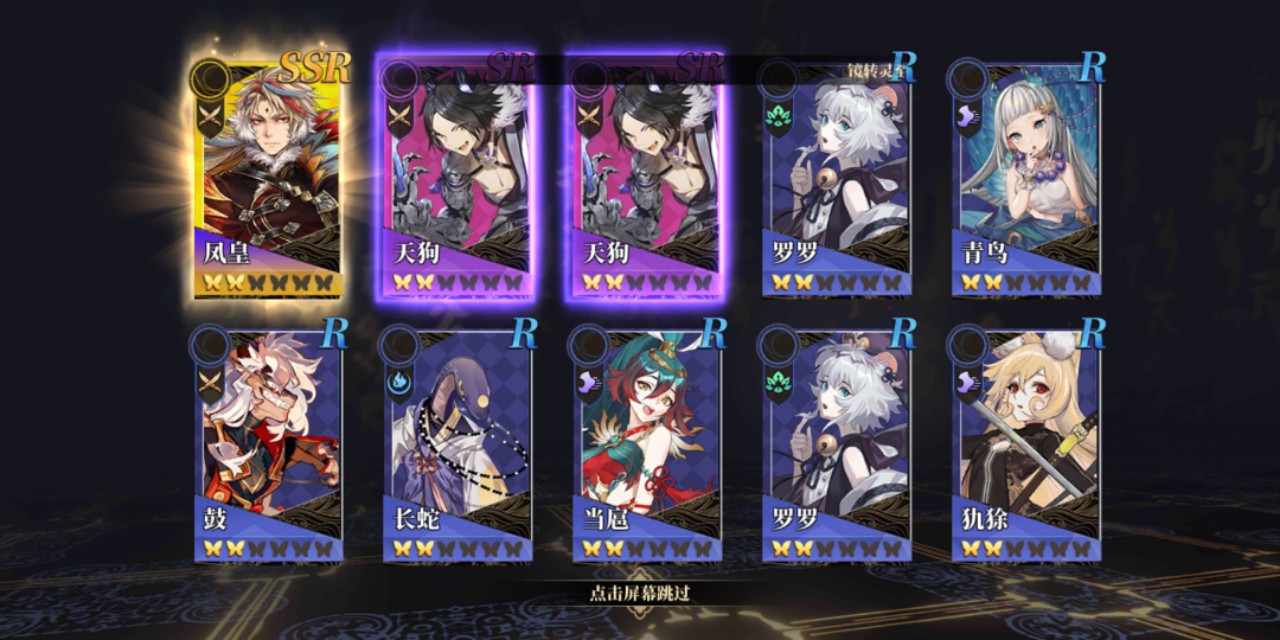Pick the 鼓 card with white-haired demon

pyautogui.click(x=270, y=445)
